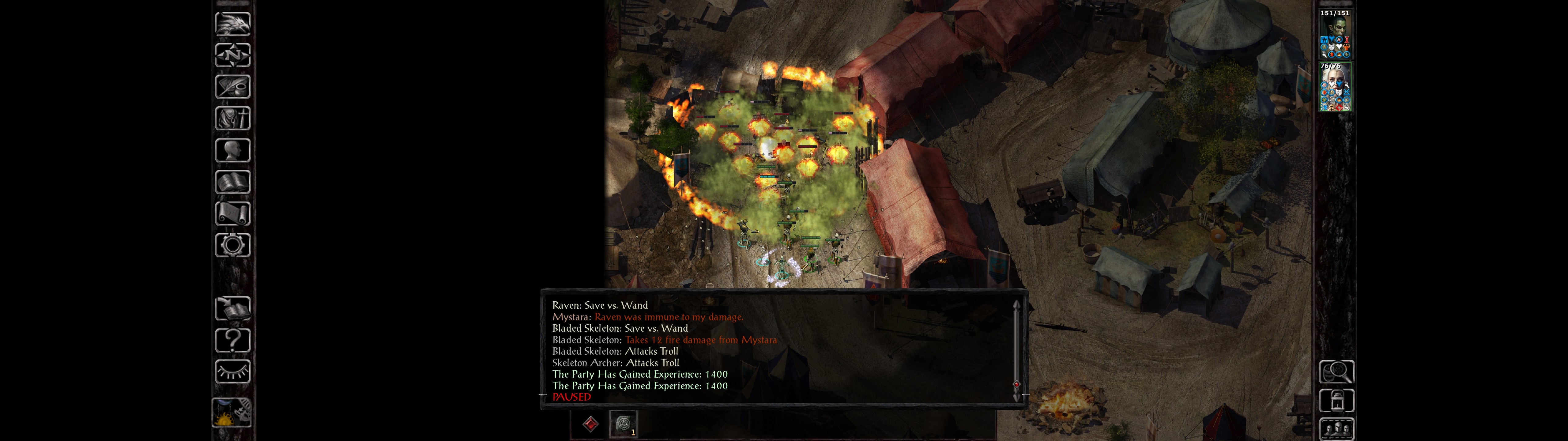Click the magnifying glass button
Viewport: 1568px width, 441px height.
(x=1336, y=371)
